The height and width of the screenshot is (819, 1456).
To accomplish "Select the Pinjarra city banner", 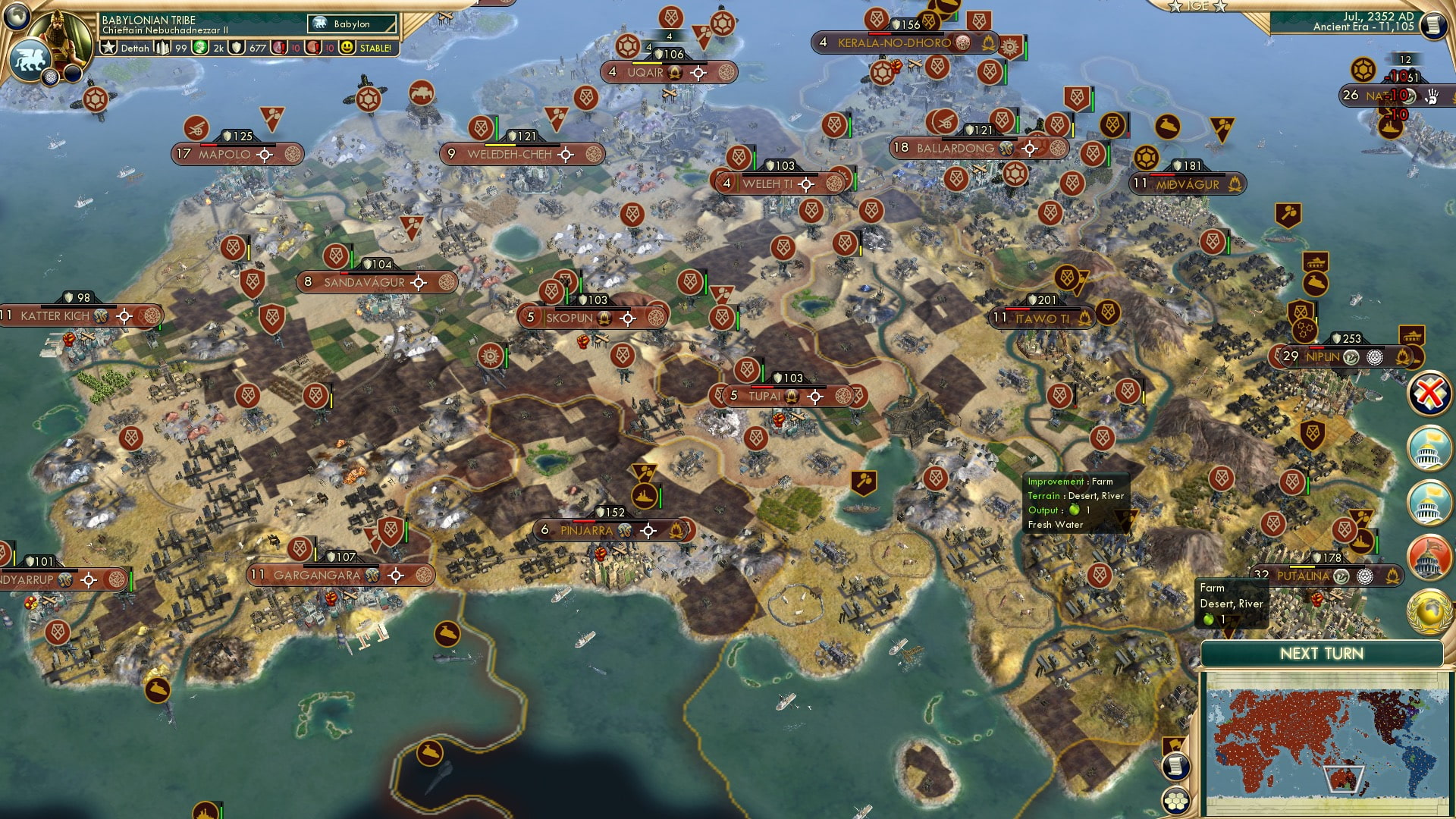I will coord(585,531).
